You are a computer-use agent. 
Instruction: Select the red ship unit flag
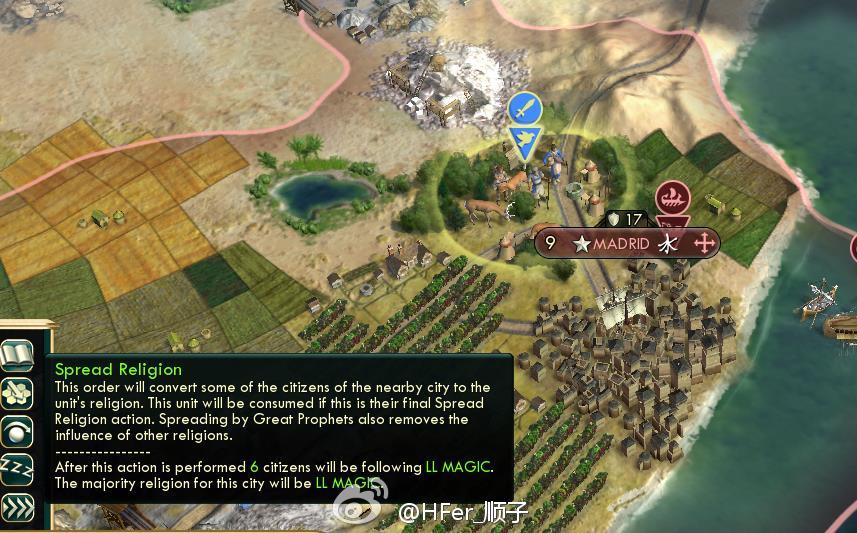coord(673,195)
